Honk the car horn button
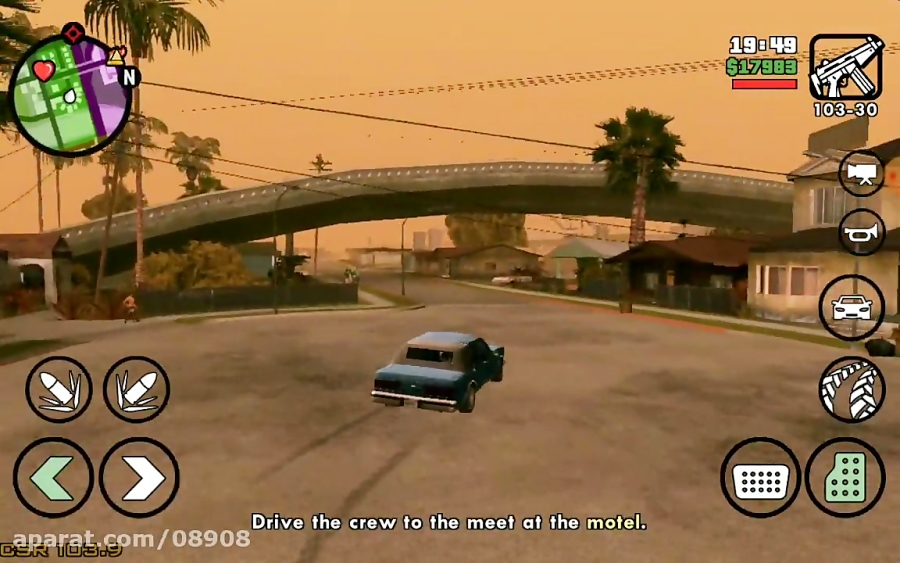The width and height of the screenshot is (900, 563). tap(861, 232)
